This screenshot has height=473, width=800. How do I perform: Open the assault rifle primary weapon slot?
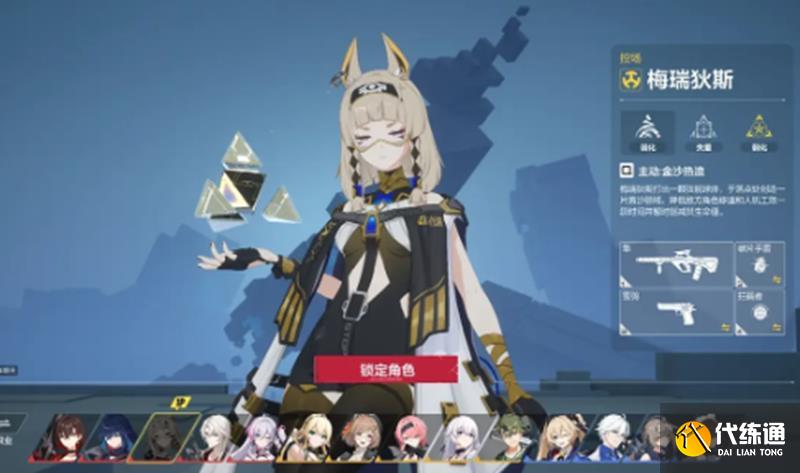point(675,265)
